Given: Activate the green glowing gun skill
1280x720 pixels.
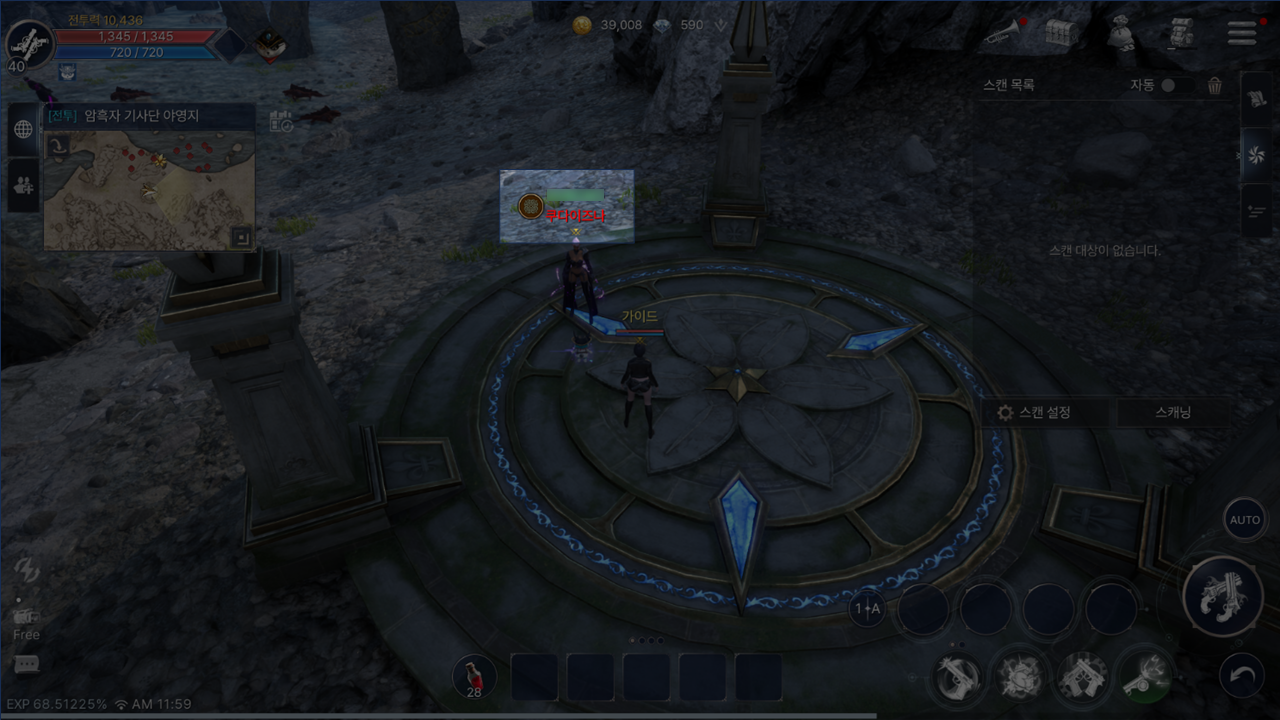Looking at the screenshot, I should click(x=1145, y=675).
